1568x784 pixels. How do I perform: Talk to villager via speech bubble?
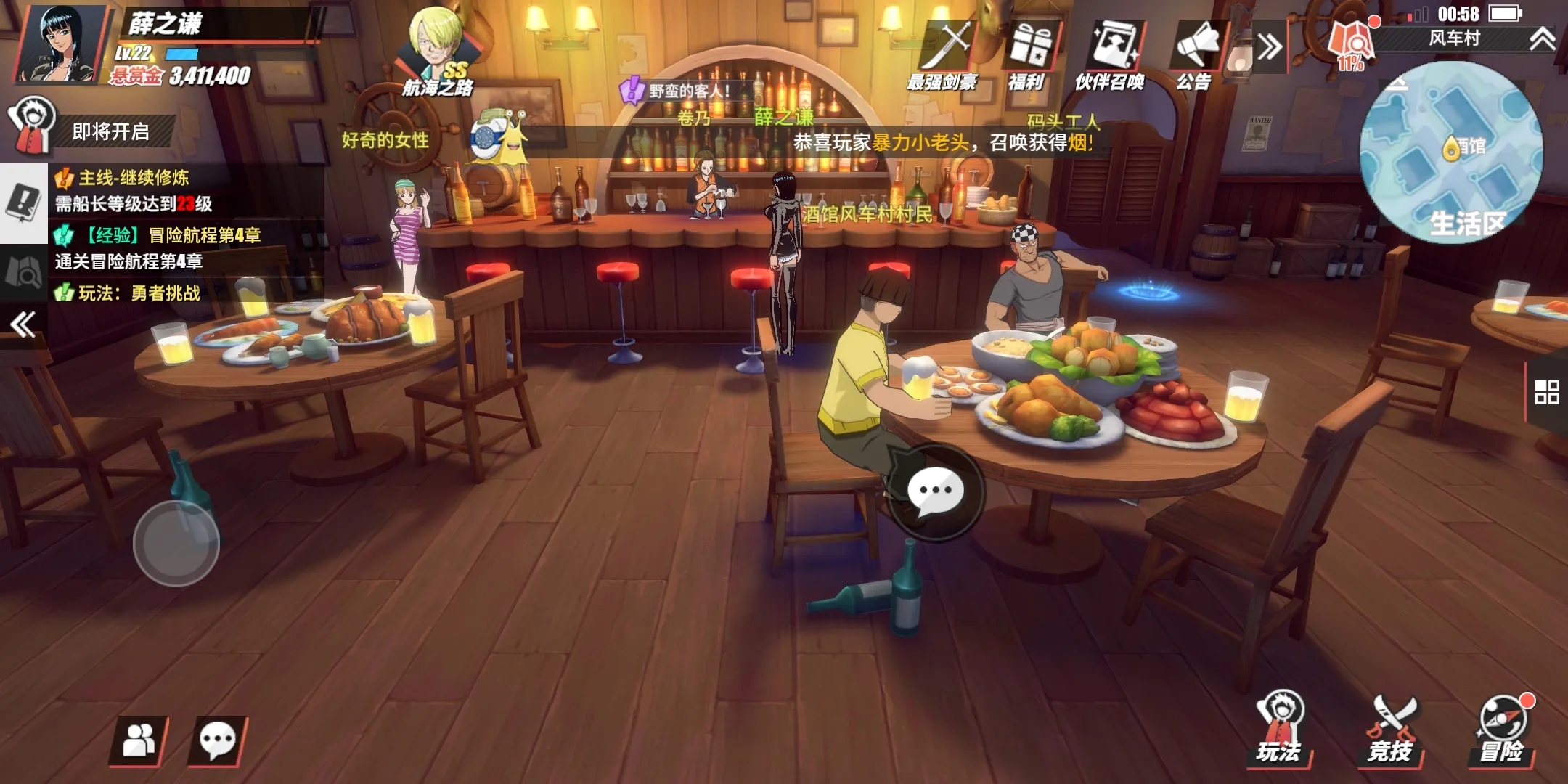pos(935,491)
